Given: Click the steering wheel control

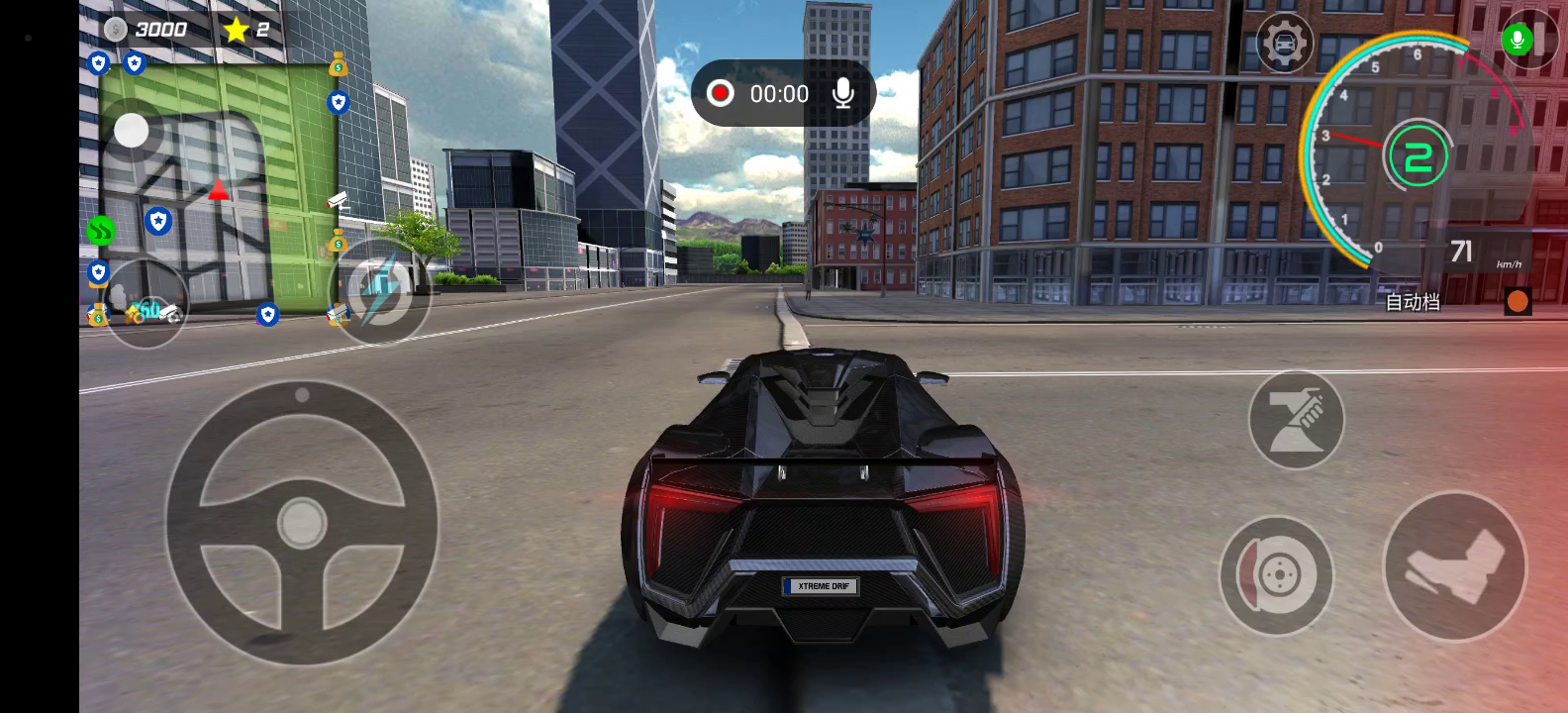Looking at the screenshot, I should [x=302, y=522].
